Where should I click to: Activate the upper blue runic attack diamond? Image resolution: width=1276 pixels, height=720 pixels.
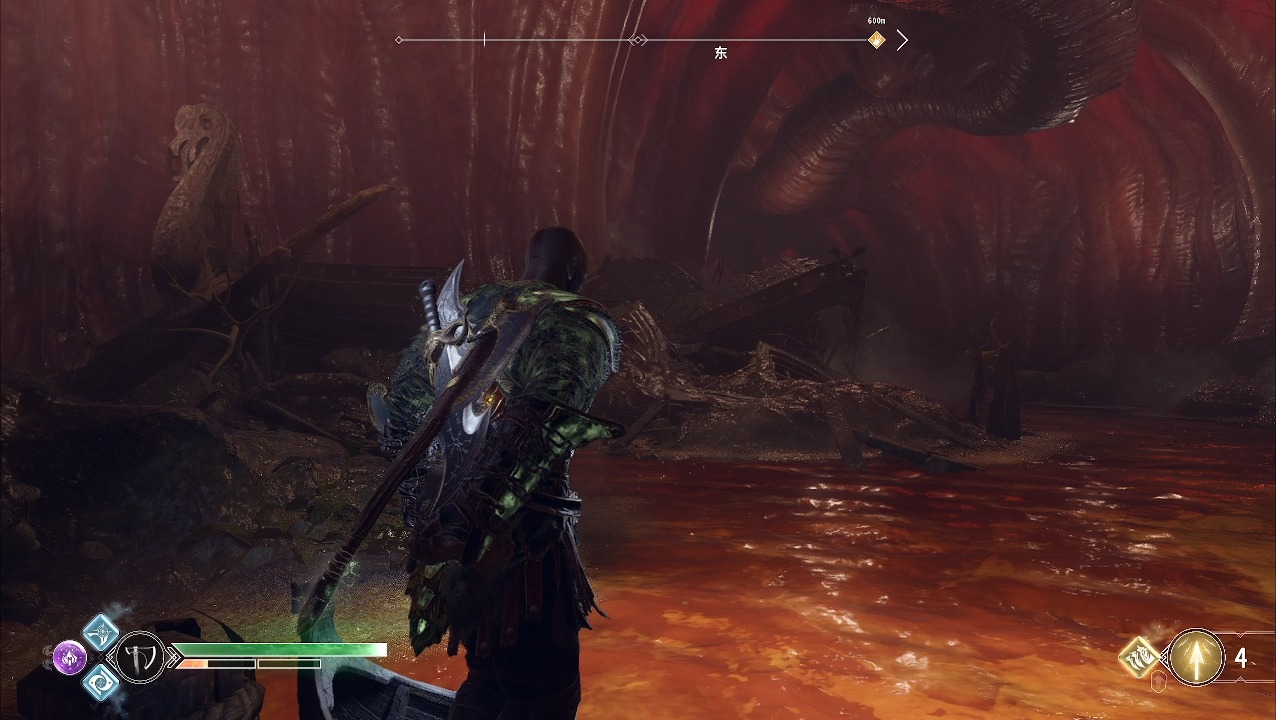click(100, 632)
